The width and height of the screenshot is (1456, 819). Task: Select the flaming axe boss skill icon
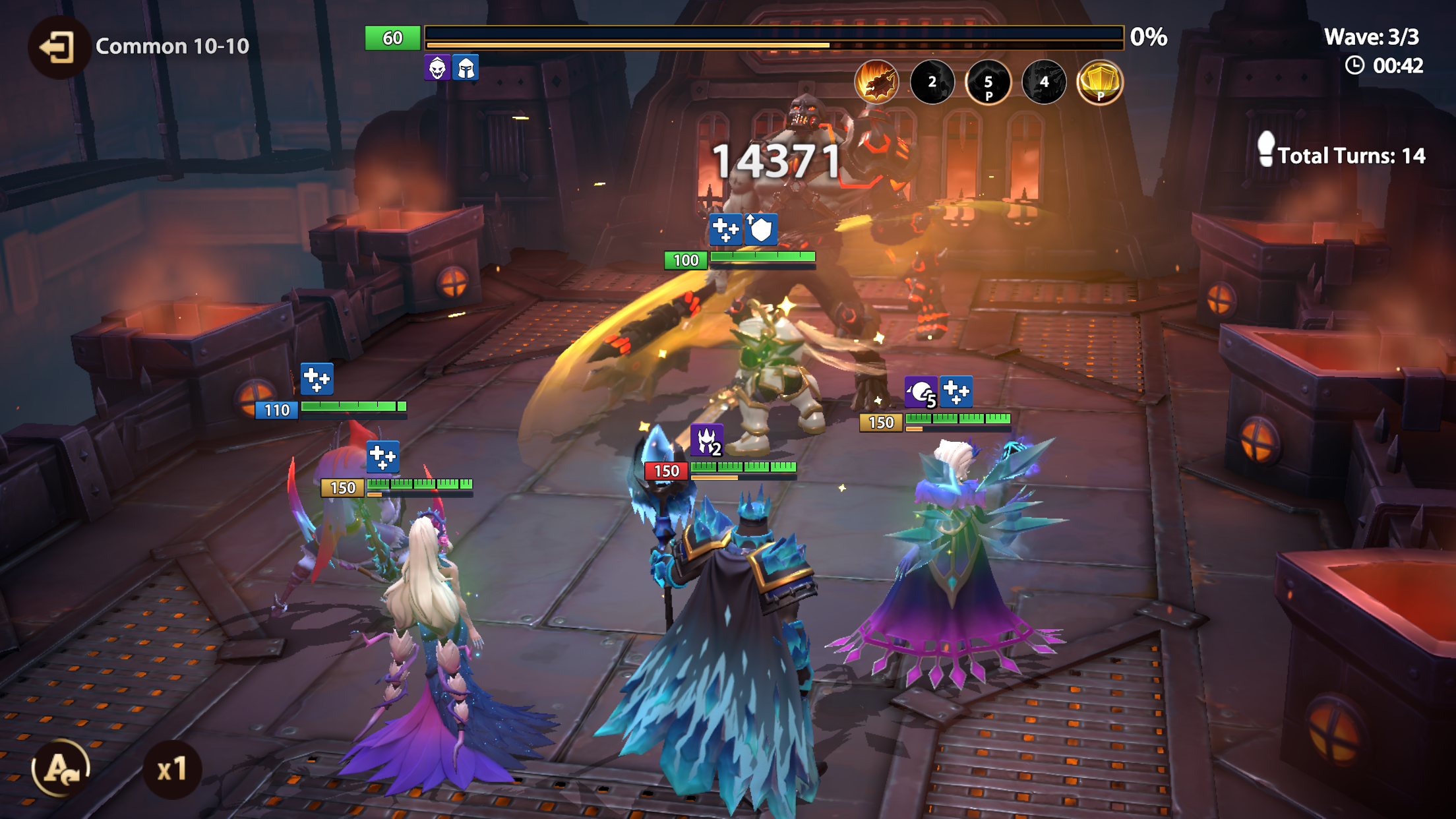tap(876, 82)
